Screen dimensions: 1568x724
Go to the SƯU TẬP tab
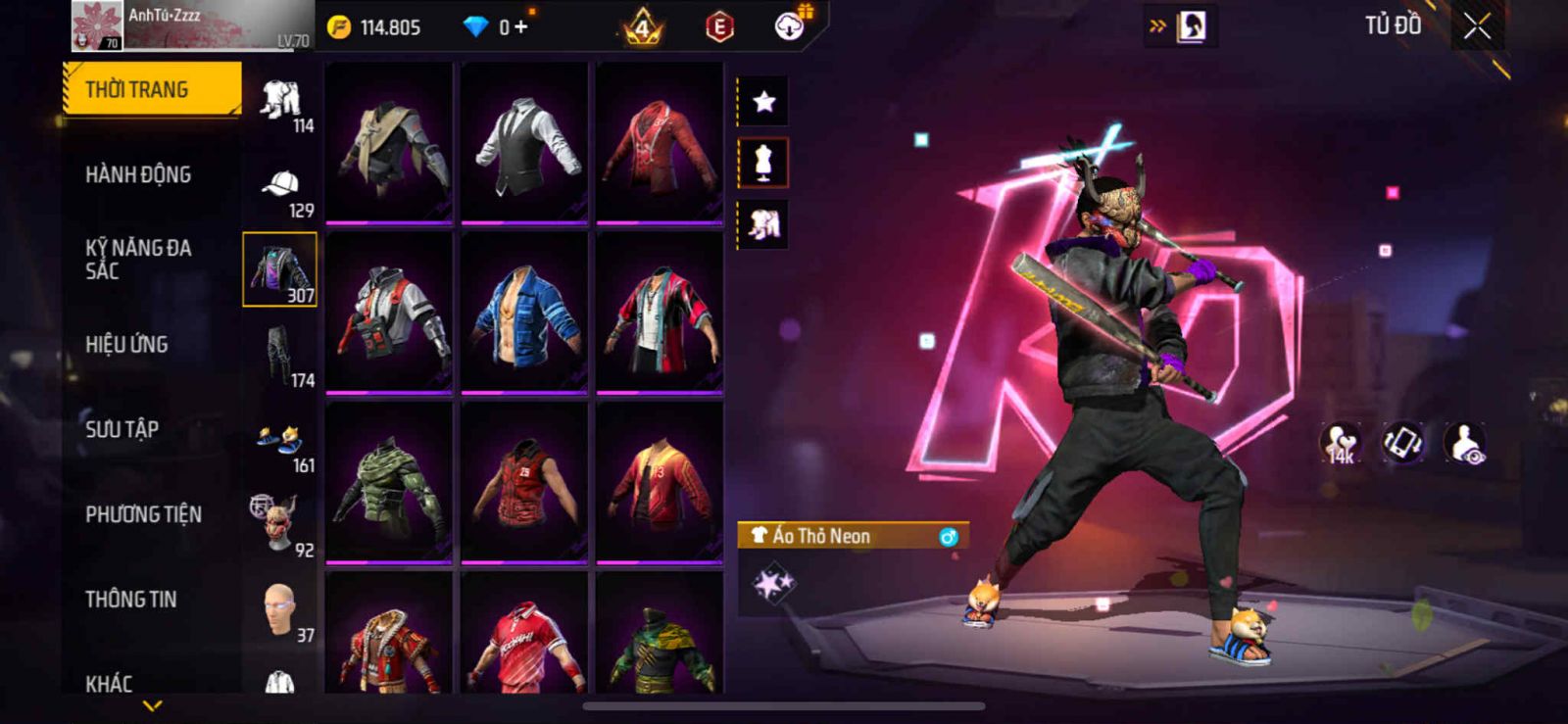click(x=122, y=429)
